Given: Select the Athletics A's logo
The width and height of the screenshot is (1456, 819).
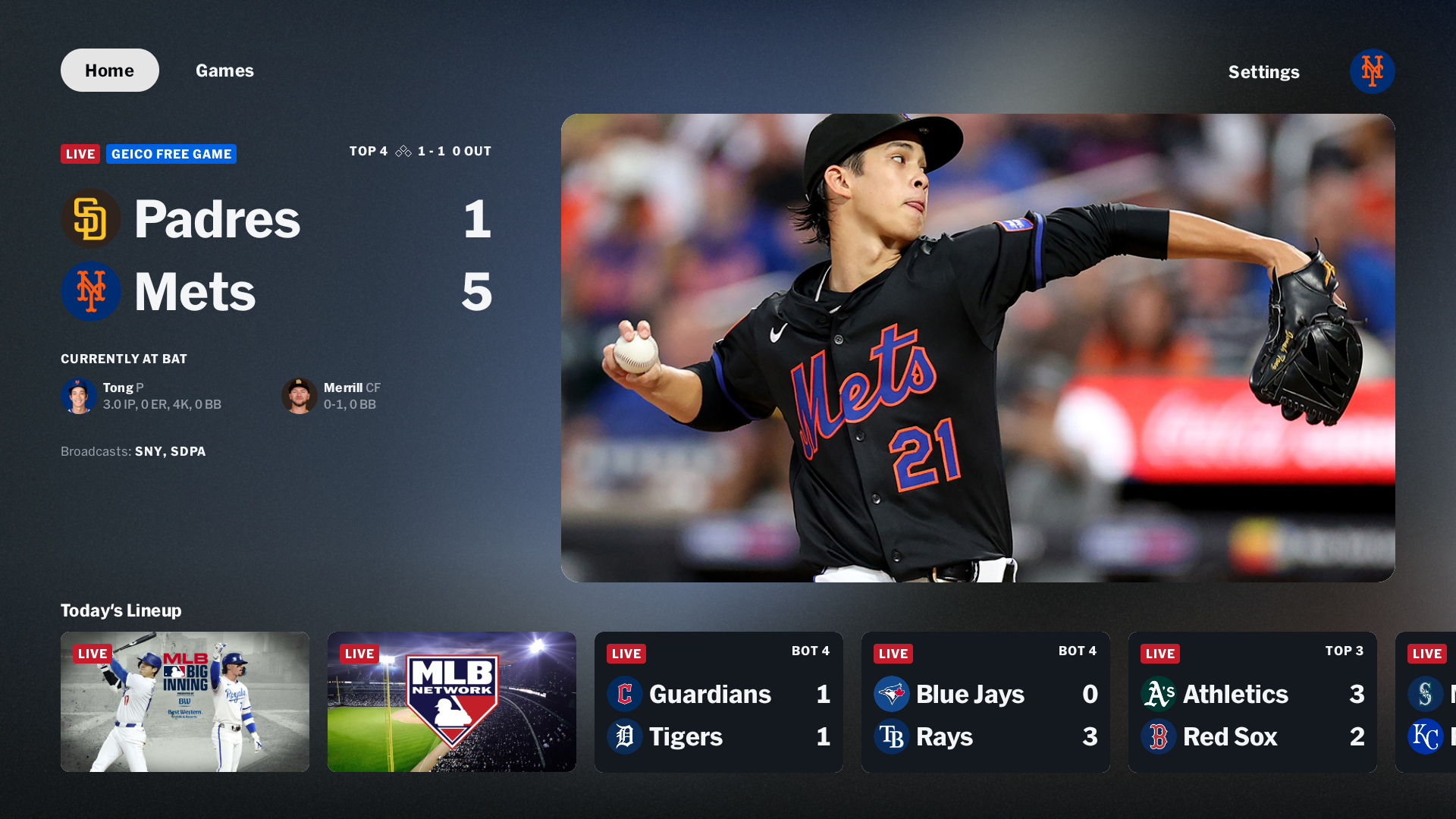Looking at the screenshot, I should (1159, 694).
